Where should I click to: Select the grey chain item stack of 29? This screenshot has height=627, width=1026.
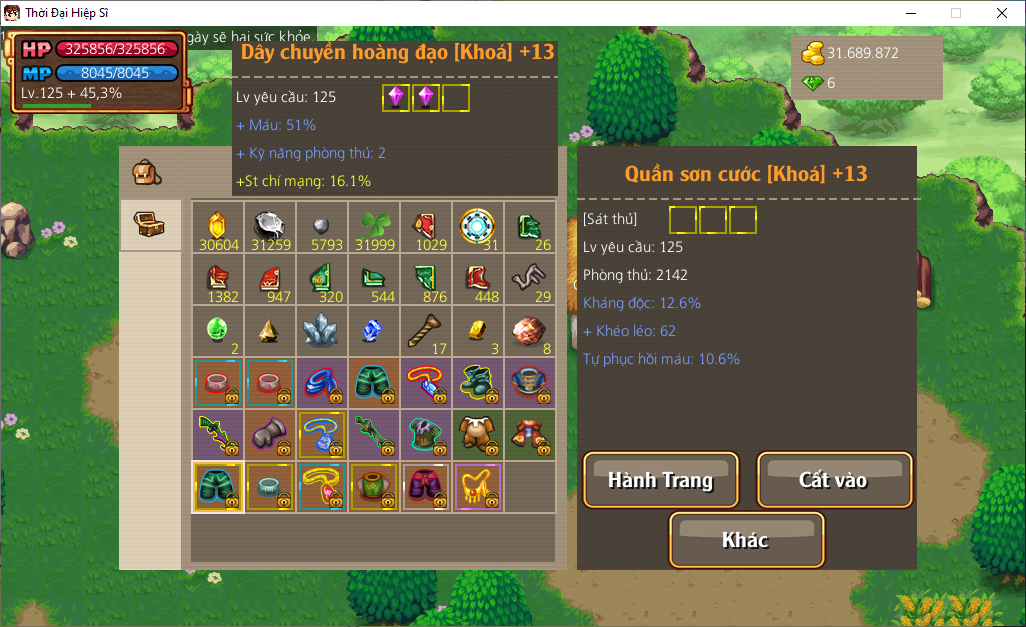tap(529, 279)
